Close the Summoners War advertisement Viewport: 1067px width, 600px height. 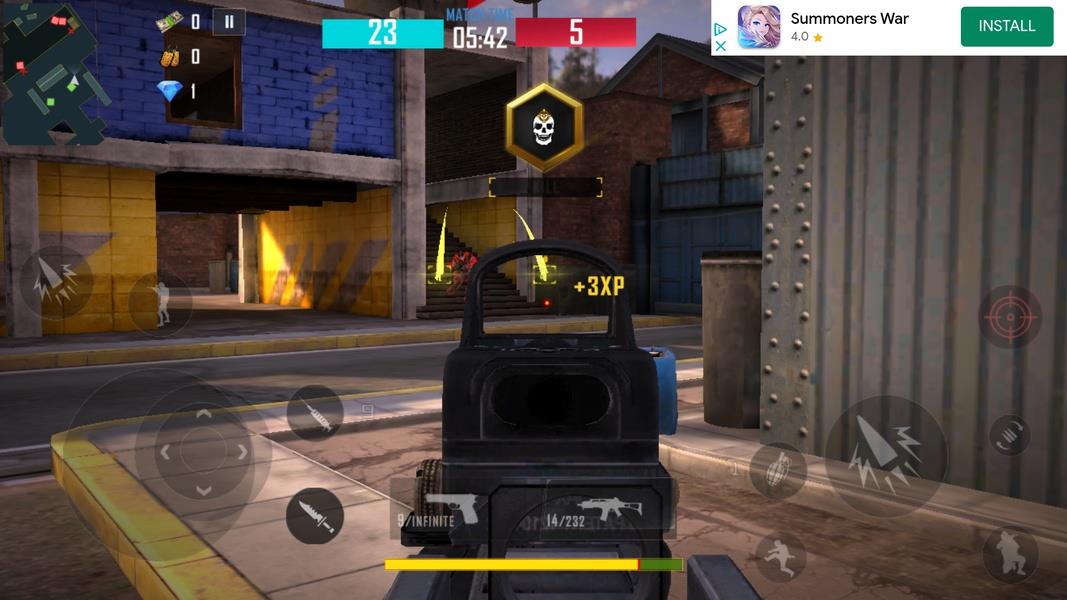(720, 46)
